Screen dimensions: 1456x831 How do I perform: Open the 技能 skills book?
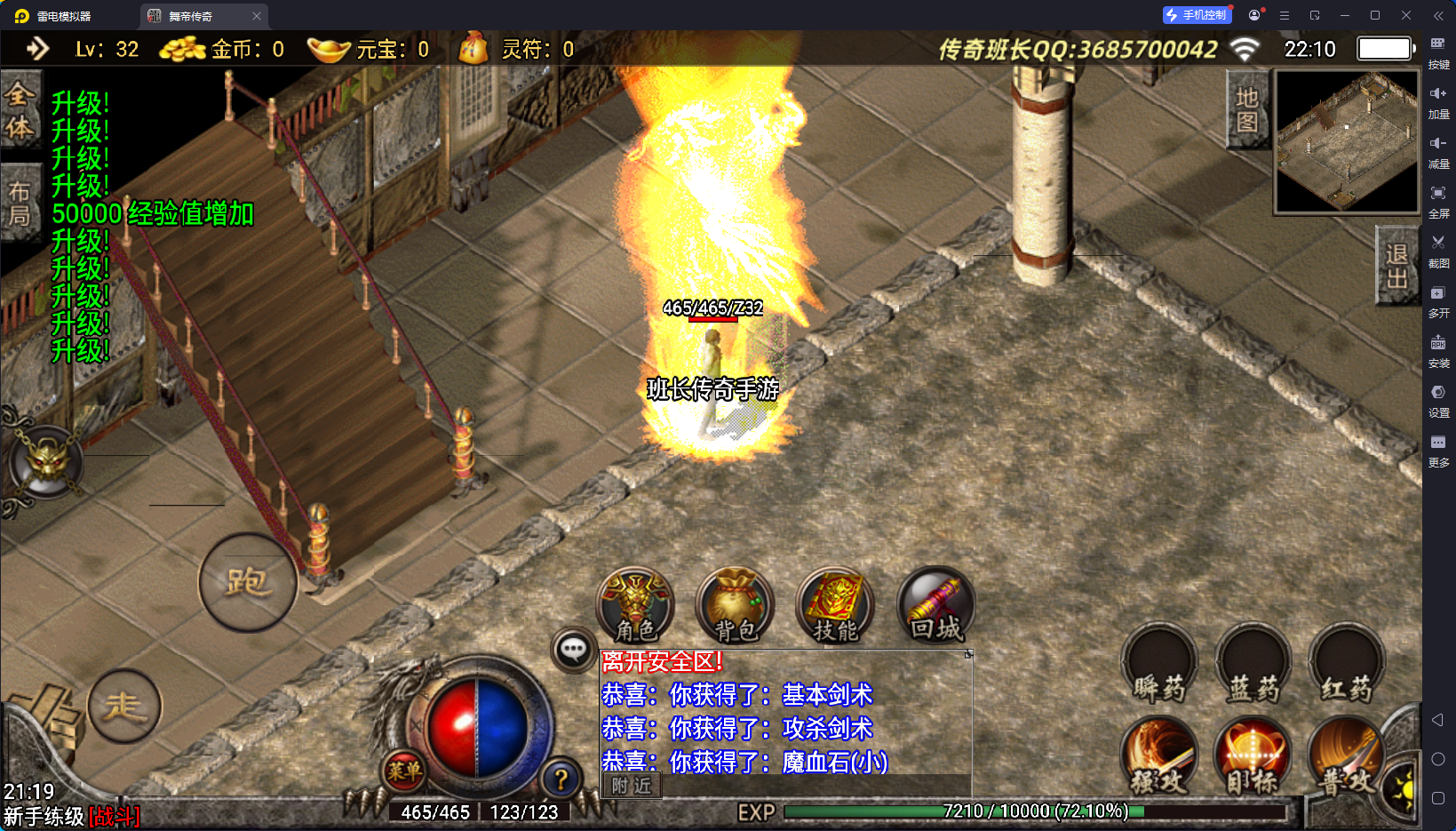835,606
